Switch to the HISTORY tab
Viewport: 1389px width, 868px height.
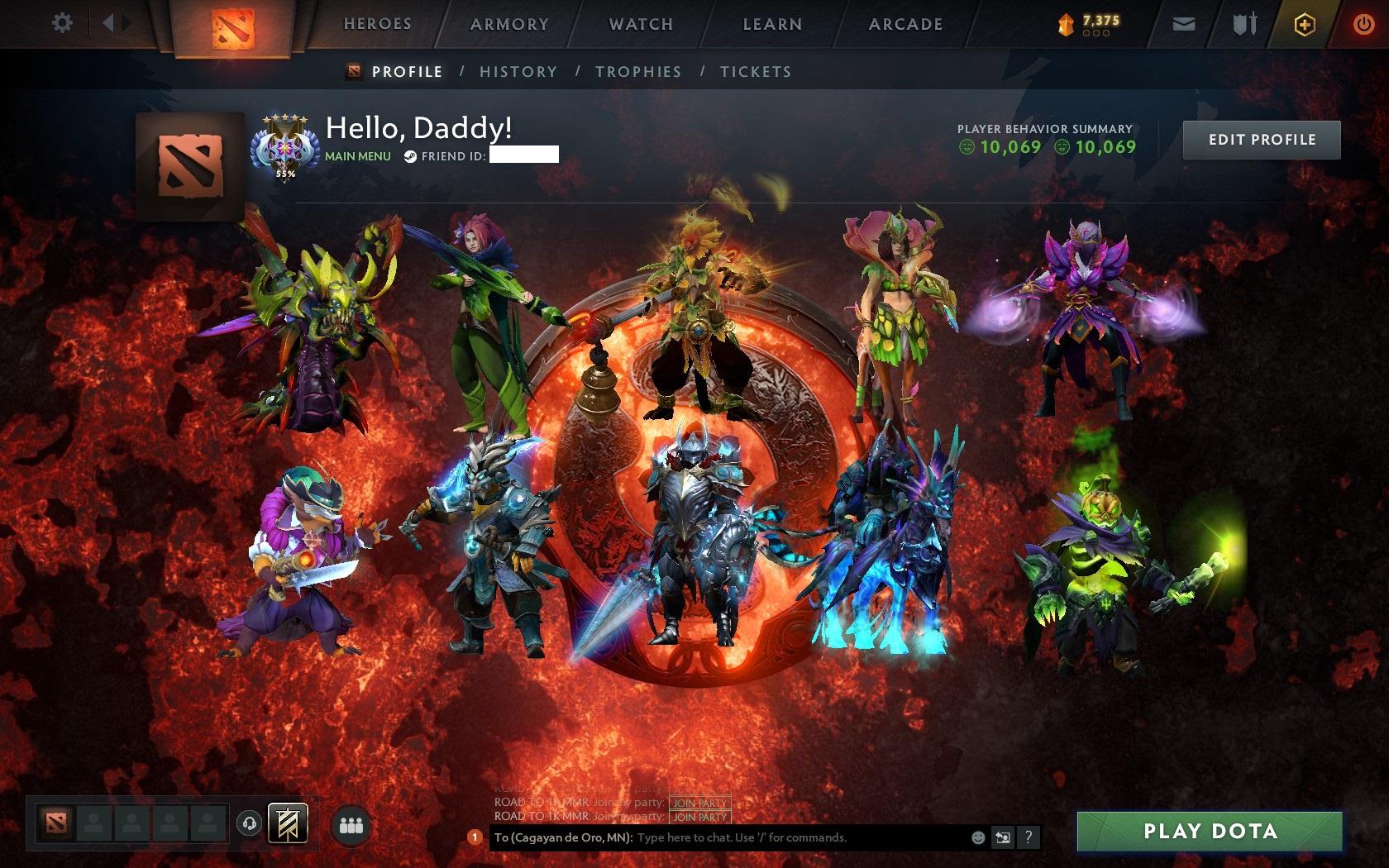click(x=517, y=72)
